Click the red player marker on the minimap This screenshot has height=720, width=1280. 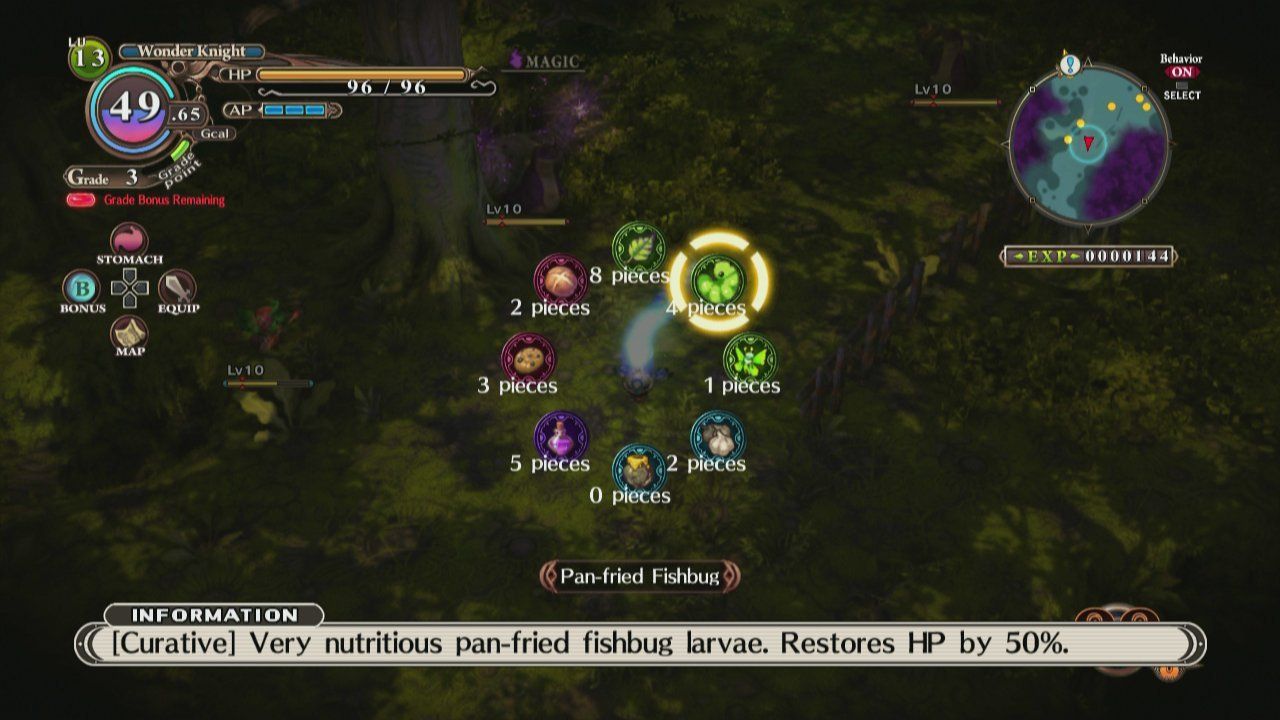[x=1087, y=141]
